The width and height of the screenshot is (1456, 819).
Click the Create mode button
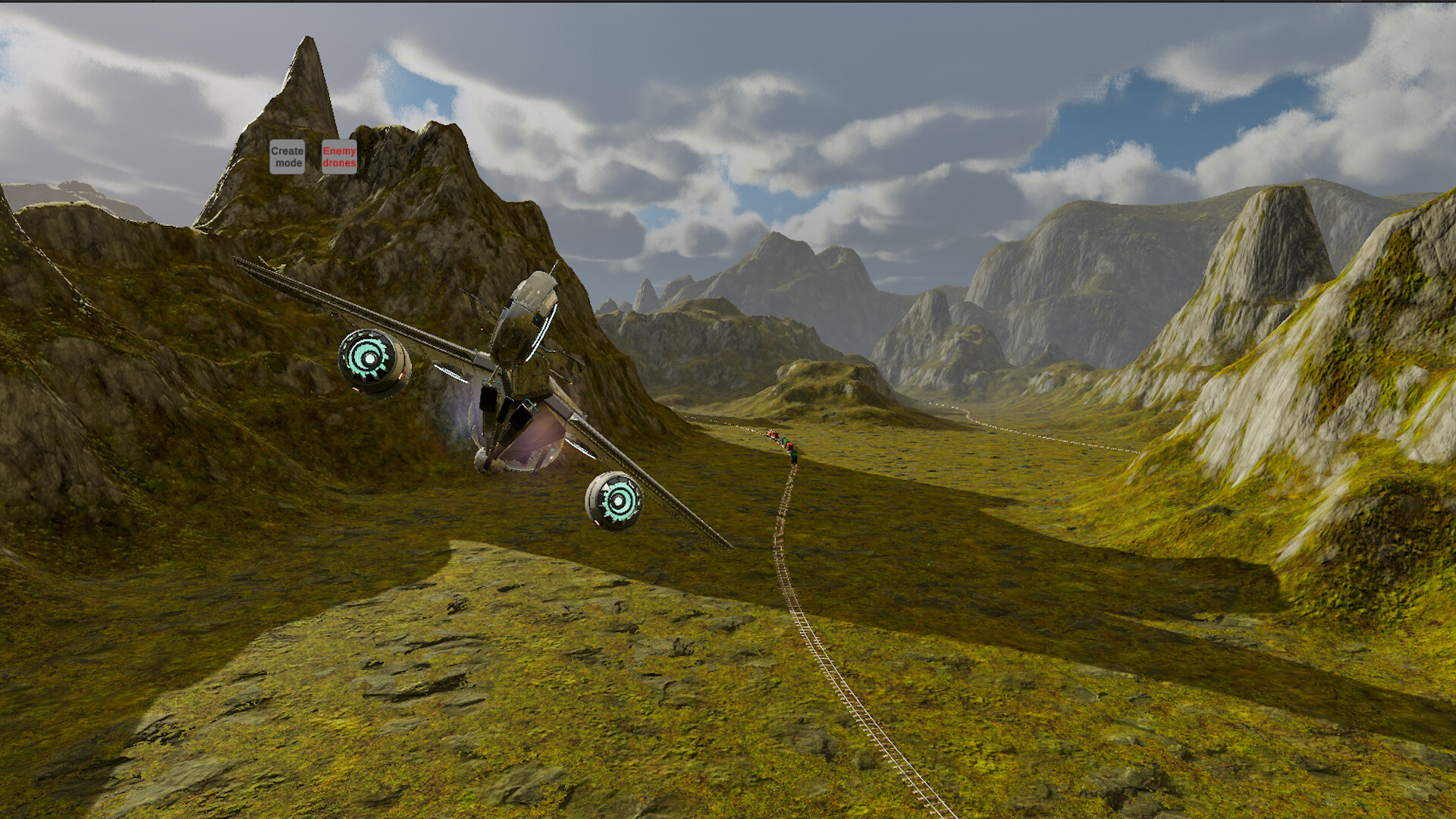coord(287,157)
